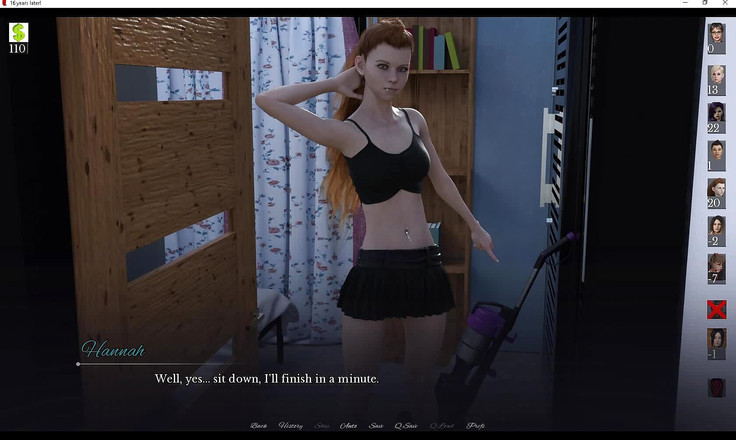Quick load with Q.Load
The height and width of the screenshot is (440, 736).
441,426
